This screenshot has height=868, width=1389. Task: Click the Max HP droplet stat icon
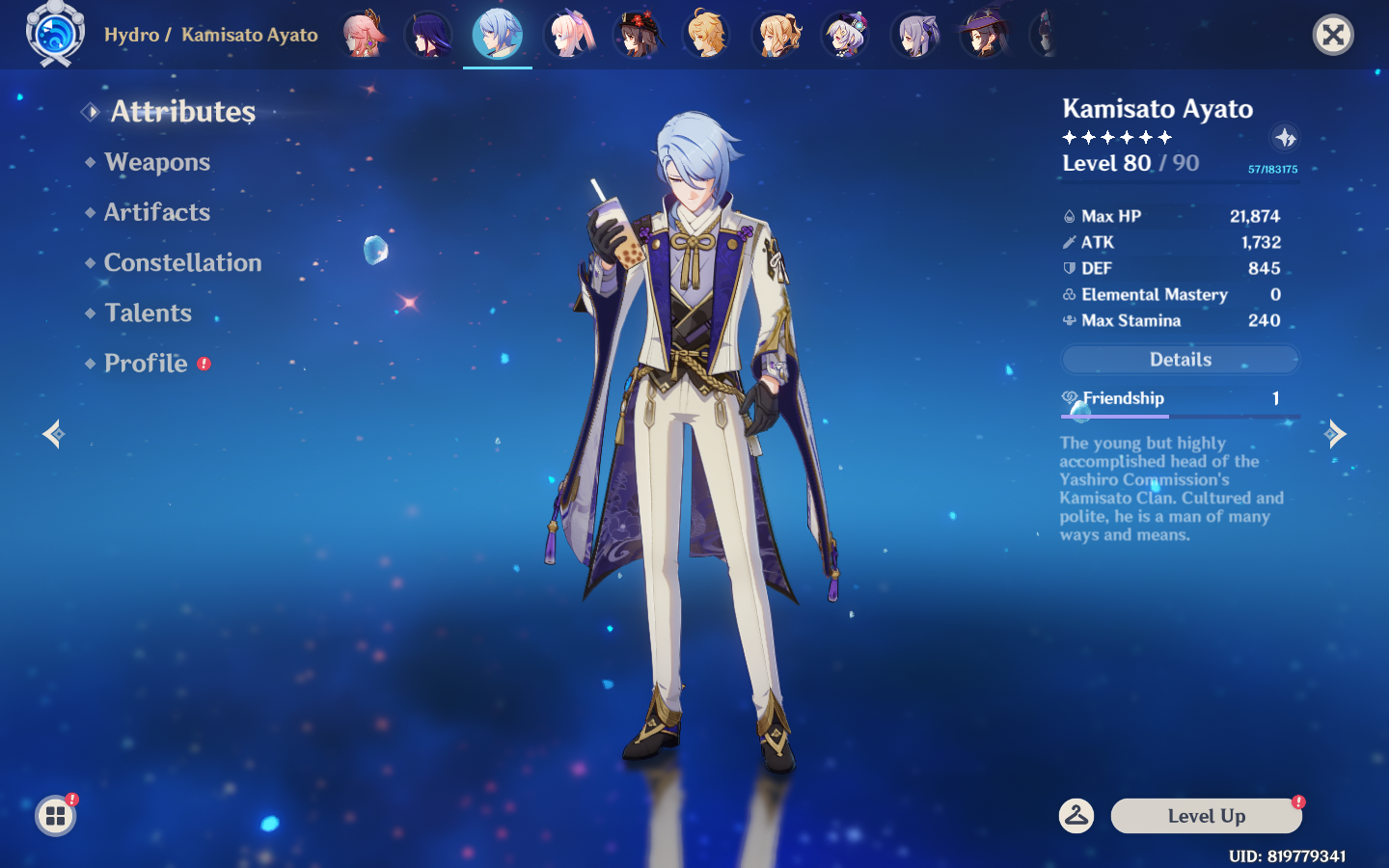click(x=1069, y=216)
